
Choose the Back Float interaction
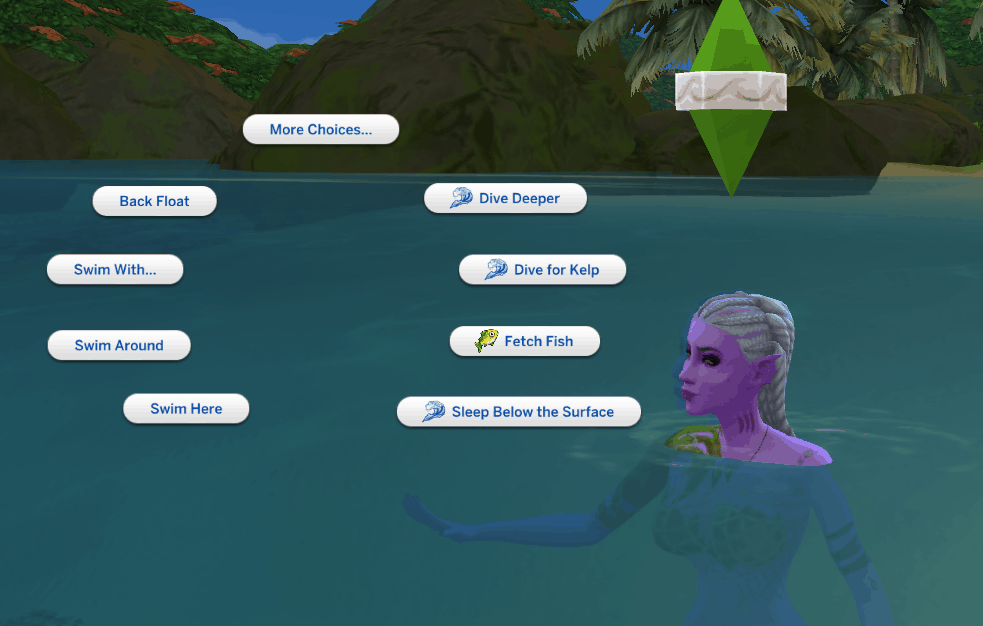154,201
